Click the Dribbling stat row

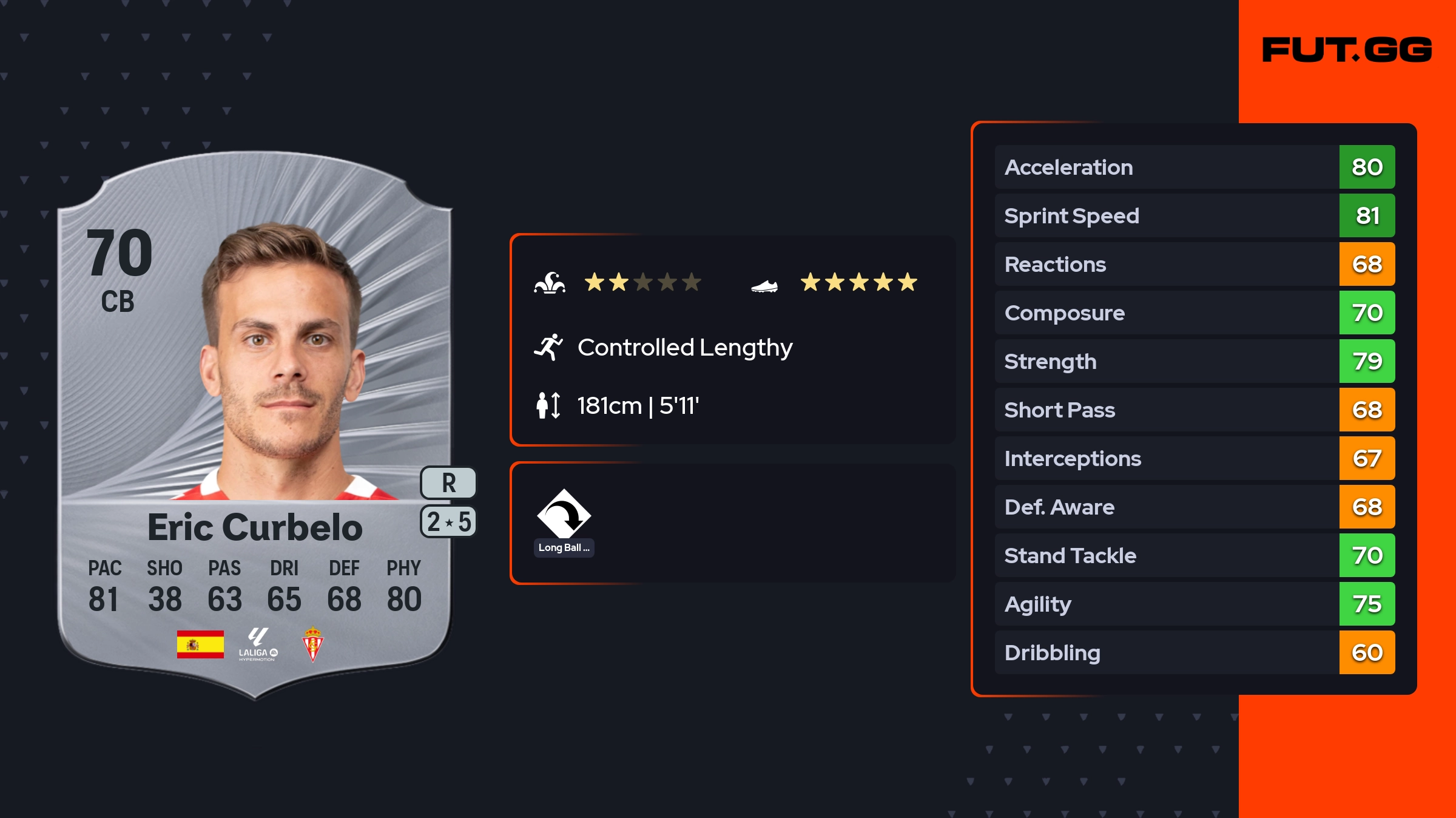(x=1195, y=652)
